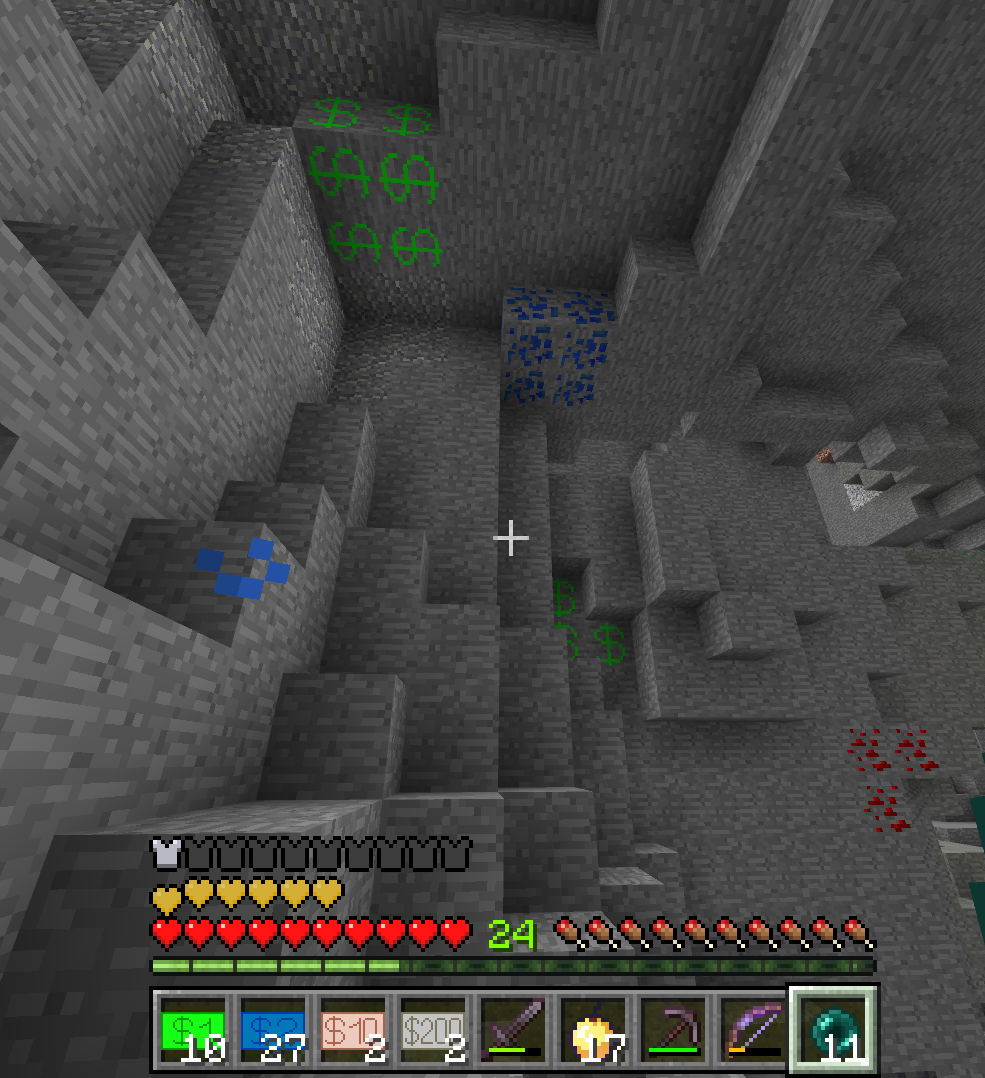Select the green $1 bill slot
Viewport: 985px width, 1078px height.
coord(193,1030)
